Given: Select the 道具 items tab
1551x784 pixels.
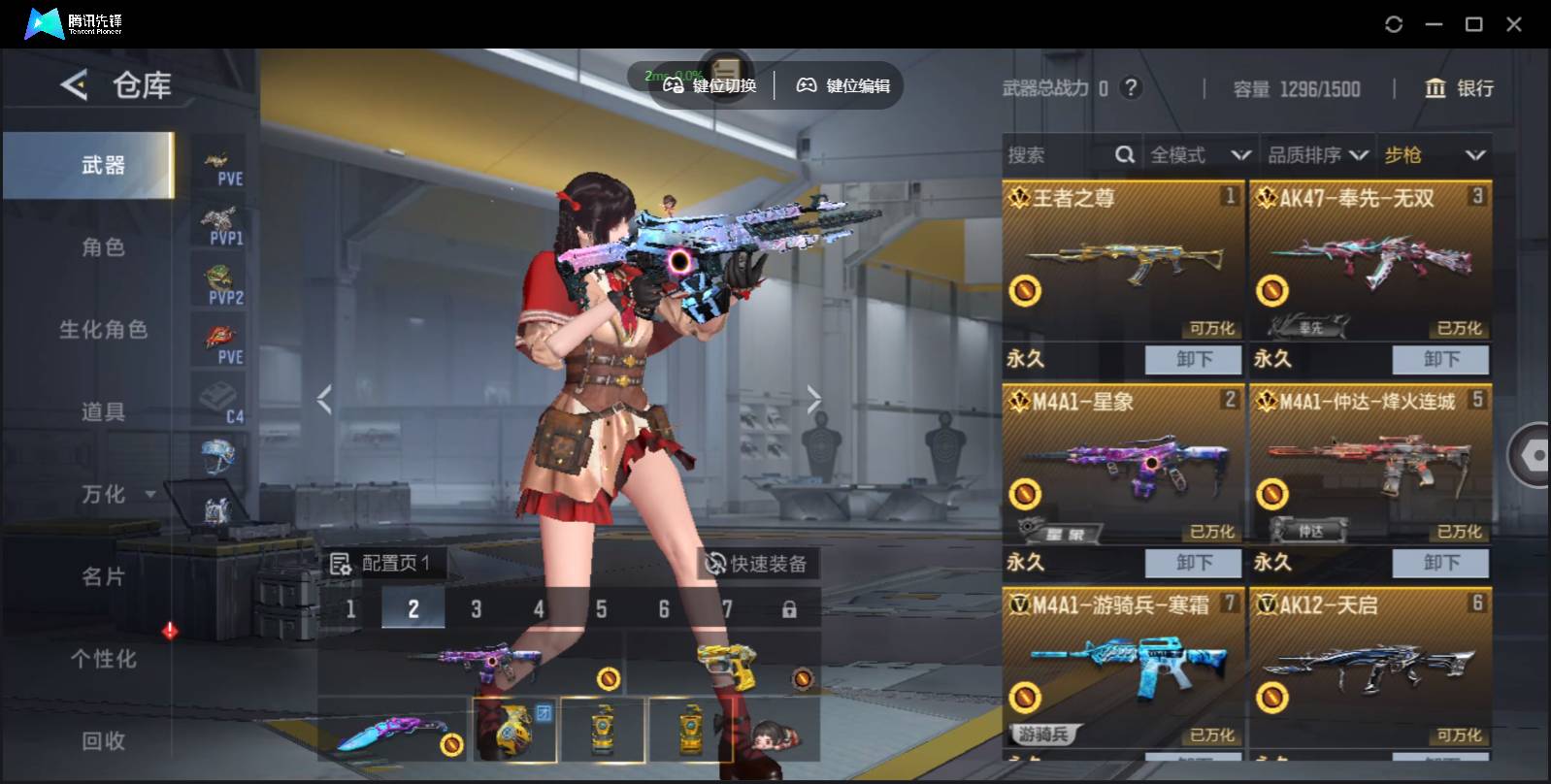Looking at the screenshot, I should click(103, 412).
